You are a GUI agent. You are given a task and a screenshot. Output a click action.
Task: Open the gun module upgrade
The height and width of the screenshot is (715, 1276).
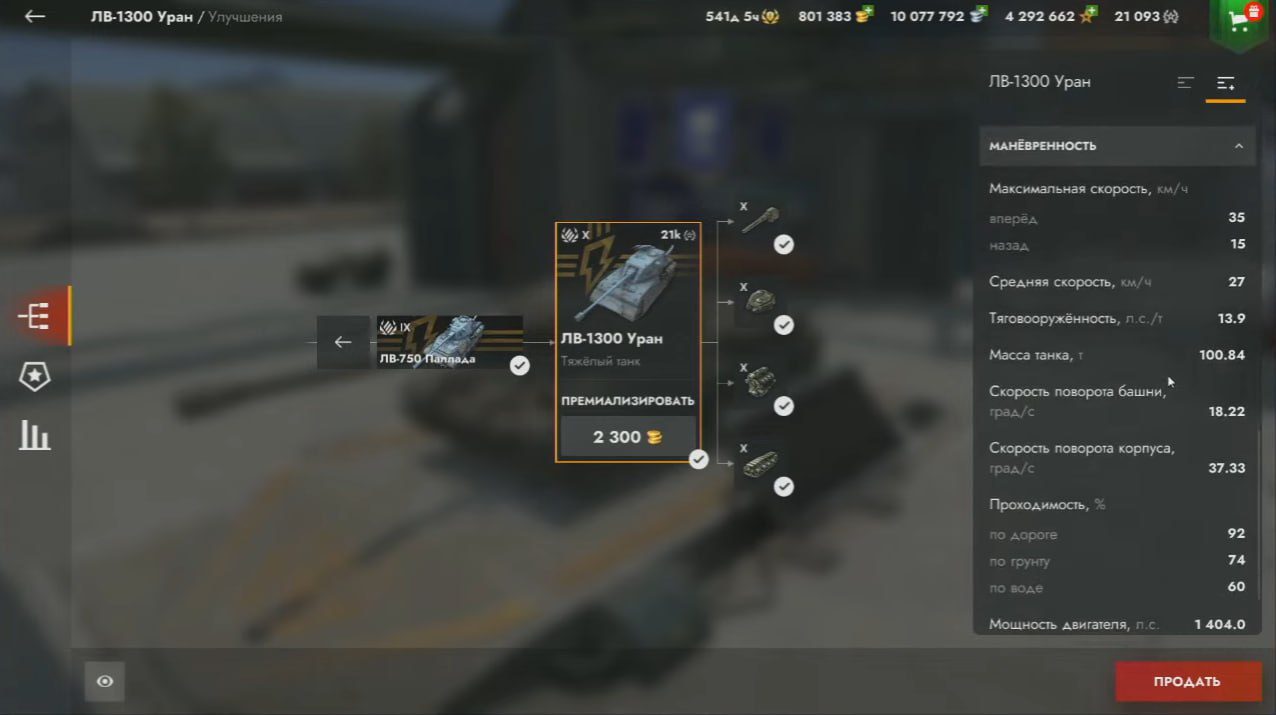coord(760,220)
